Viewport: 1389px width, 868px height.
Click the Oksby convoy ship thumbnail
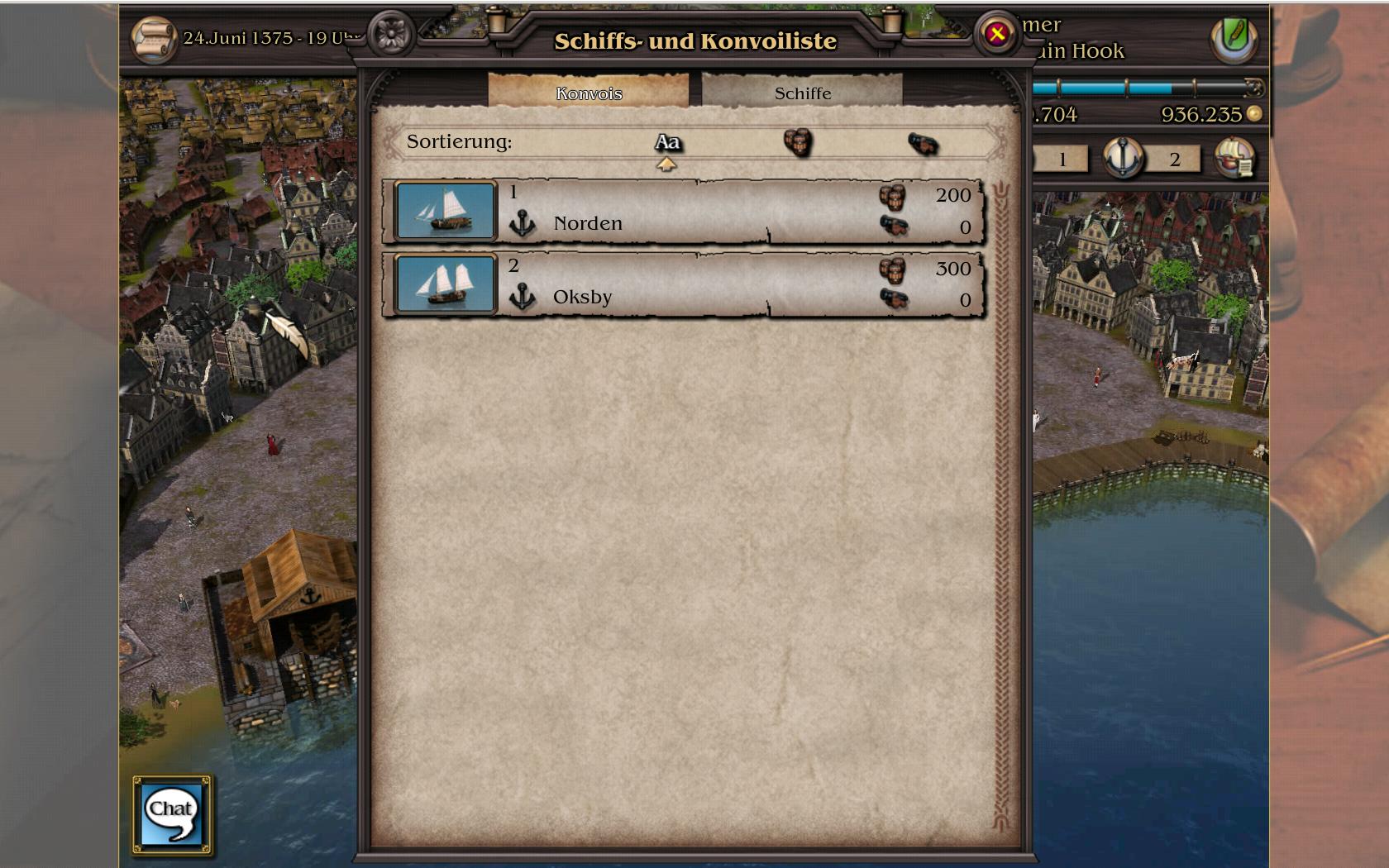pos(446,285)
